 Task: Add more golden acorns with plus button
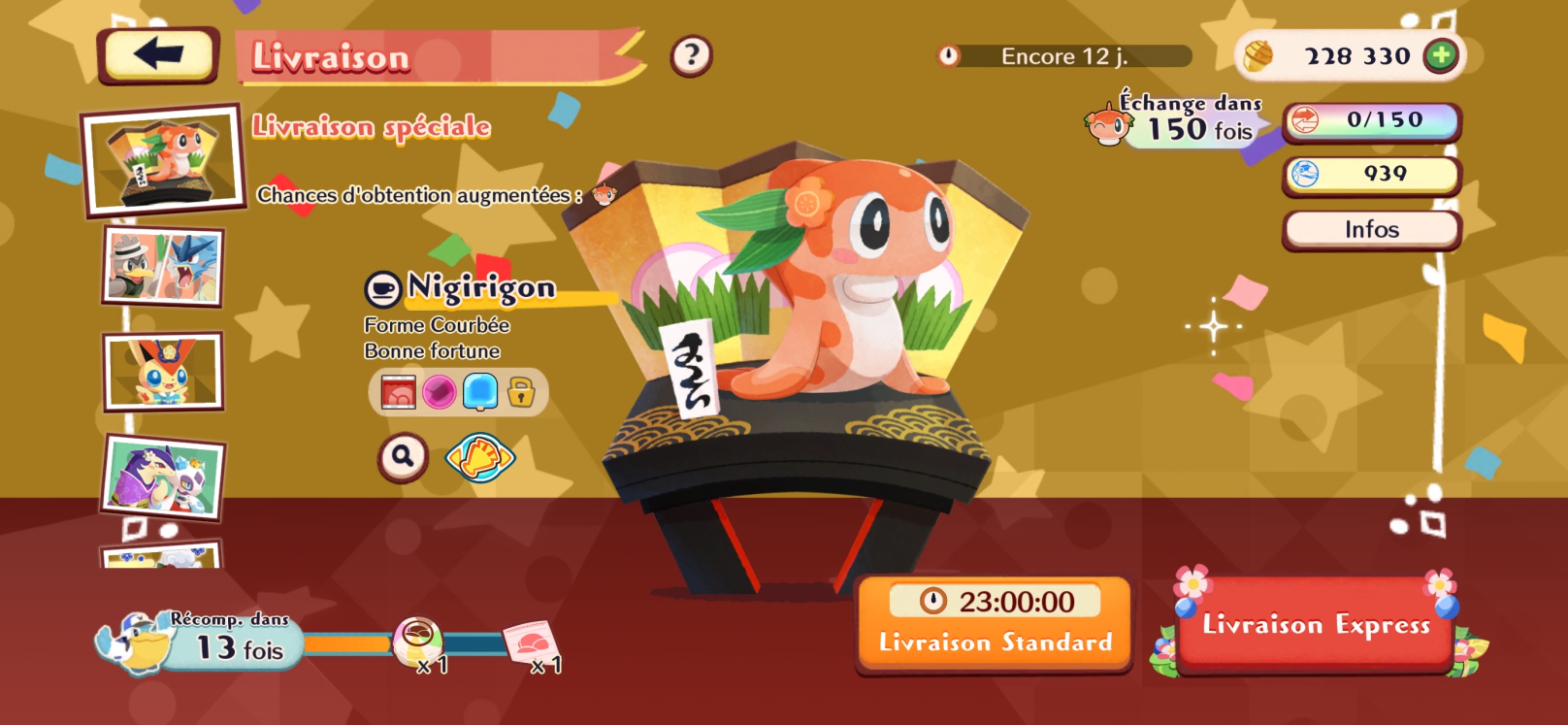(x=1441, y=56)
